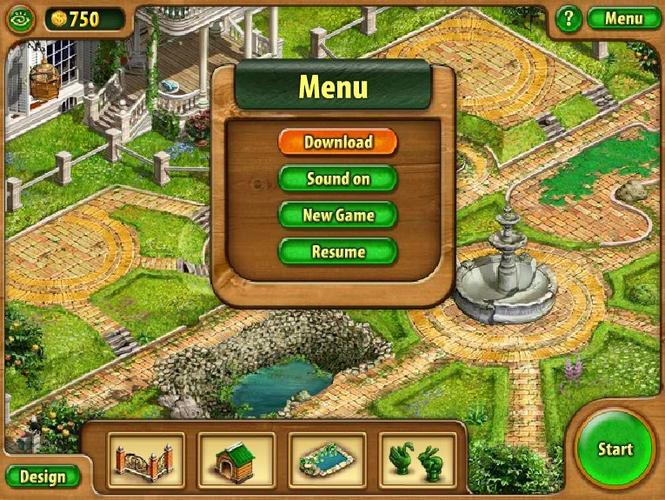Pick the dog house item slot
This screenshot has width=665, height=500.
tap(235, 460)
